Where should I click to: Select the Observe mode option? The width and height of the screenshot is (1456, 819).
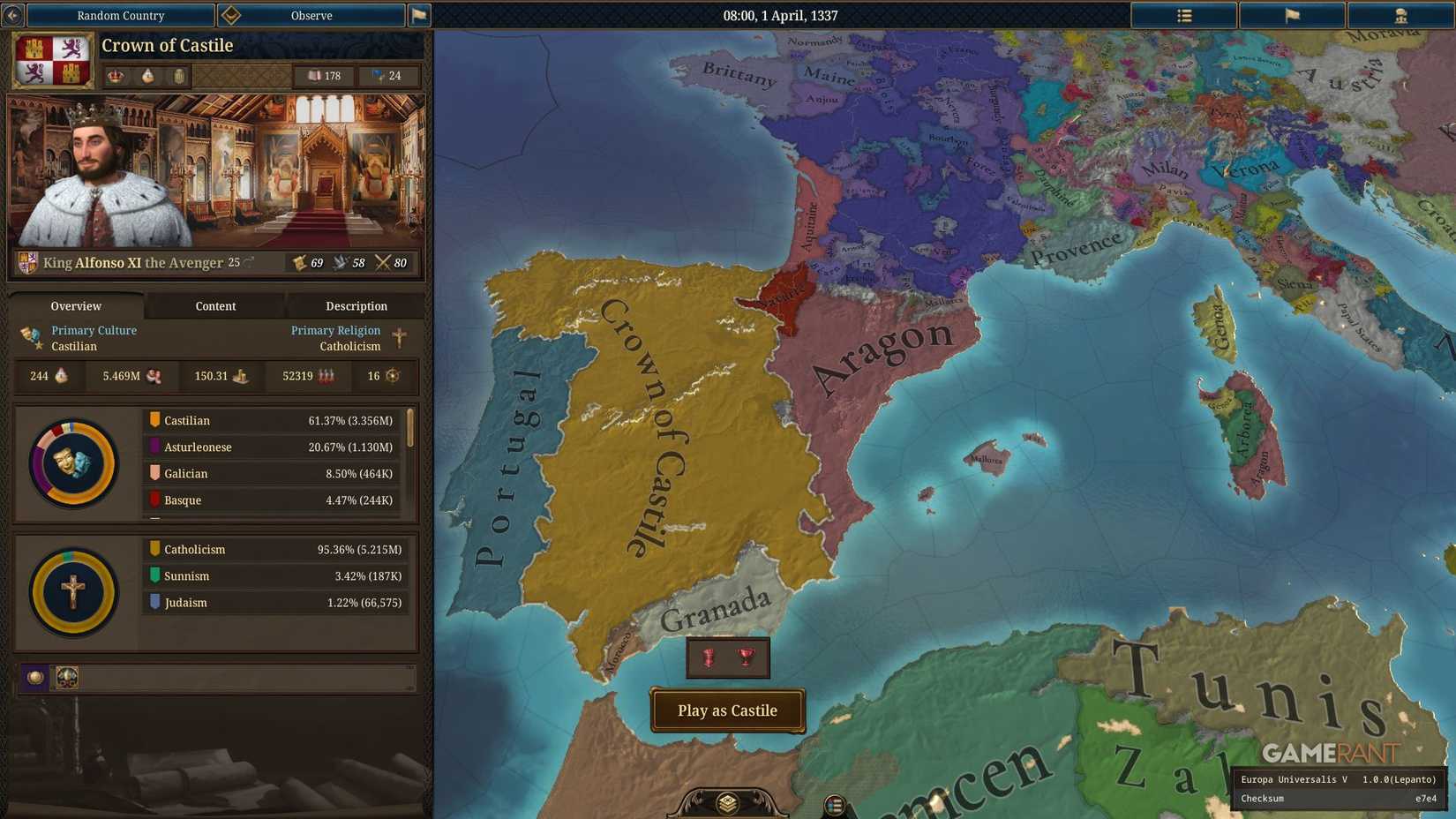(x=311, y=15)
